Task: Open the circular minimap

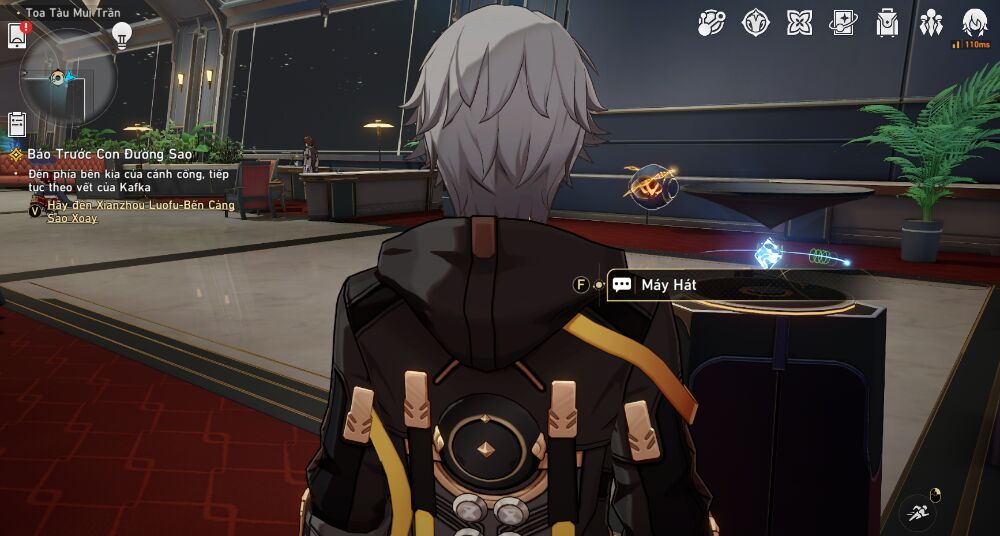Action: coord(68,76)
